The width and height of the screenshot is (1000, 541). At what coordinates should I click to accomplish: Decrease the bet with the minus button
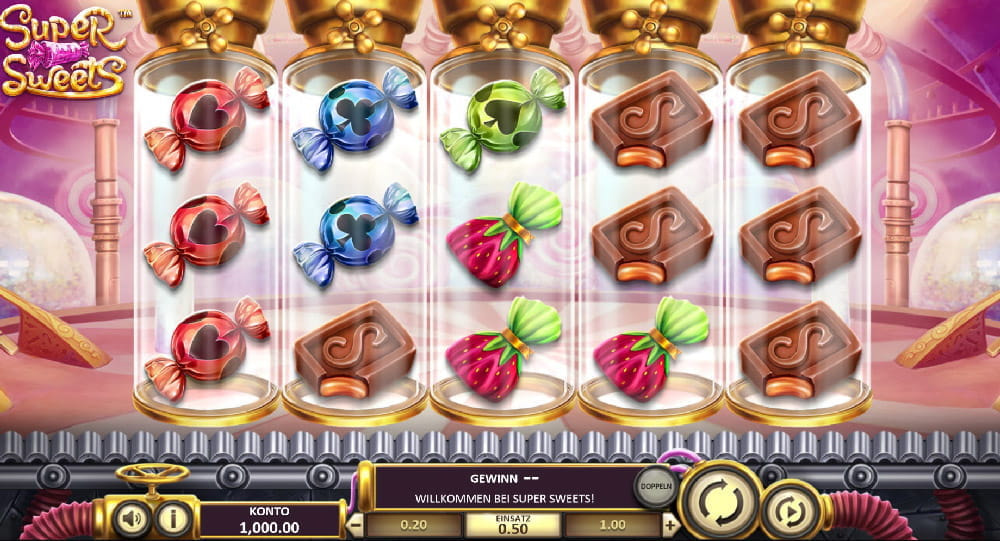click(x=356, y=524)
